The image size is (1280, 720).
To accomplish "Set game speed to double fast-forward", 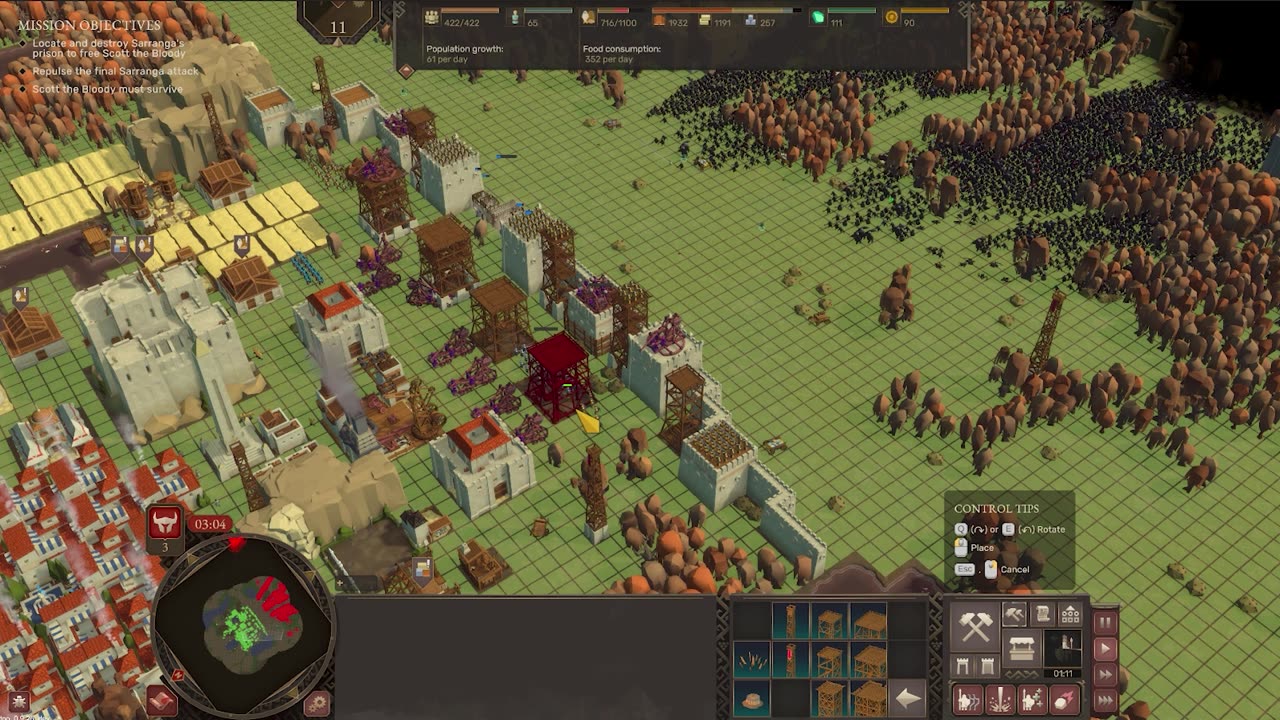I will pos(1105,675).
